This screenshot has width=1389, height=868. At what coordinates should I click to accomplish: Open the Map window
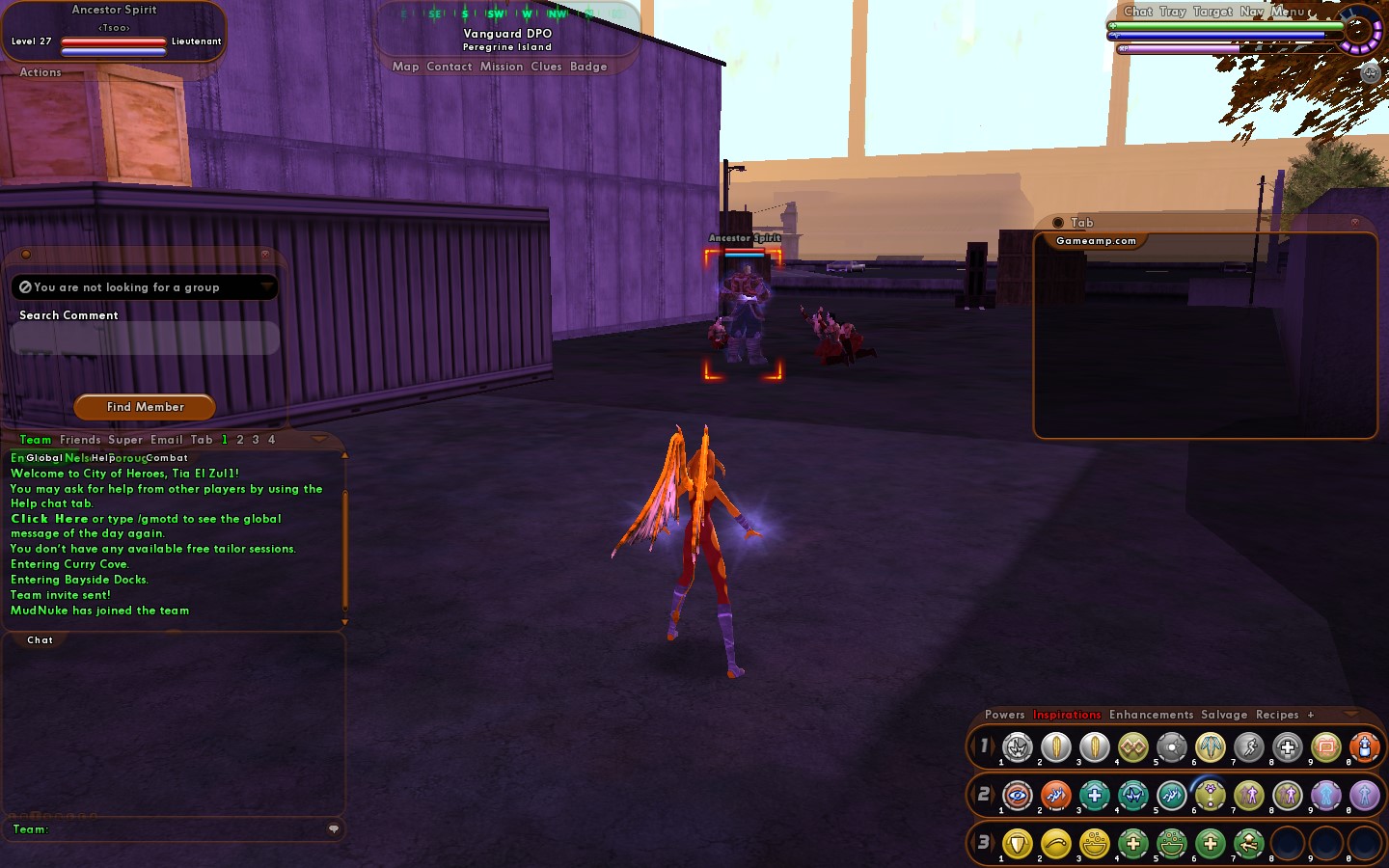[405, 67]
